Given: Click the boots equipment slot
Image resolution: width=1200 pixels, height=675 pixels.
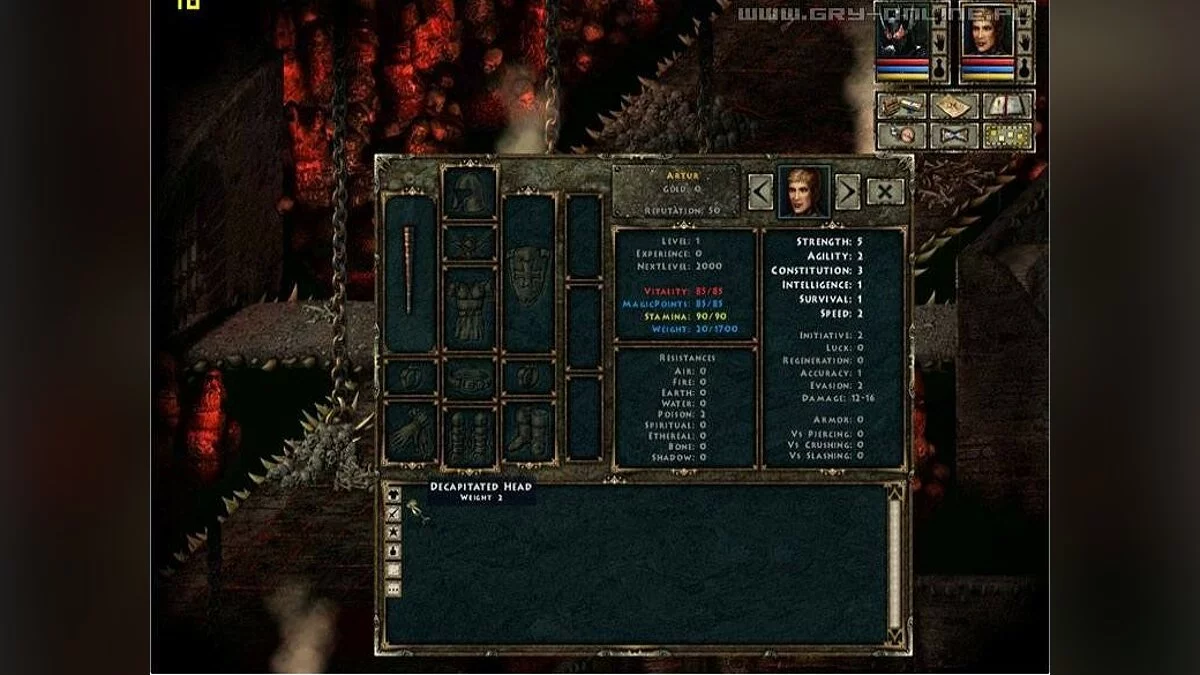Looking at the screenshot, I should [528, 432].
